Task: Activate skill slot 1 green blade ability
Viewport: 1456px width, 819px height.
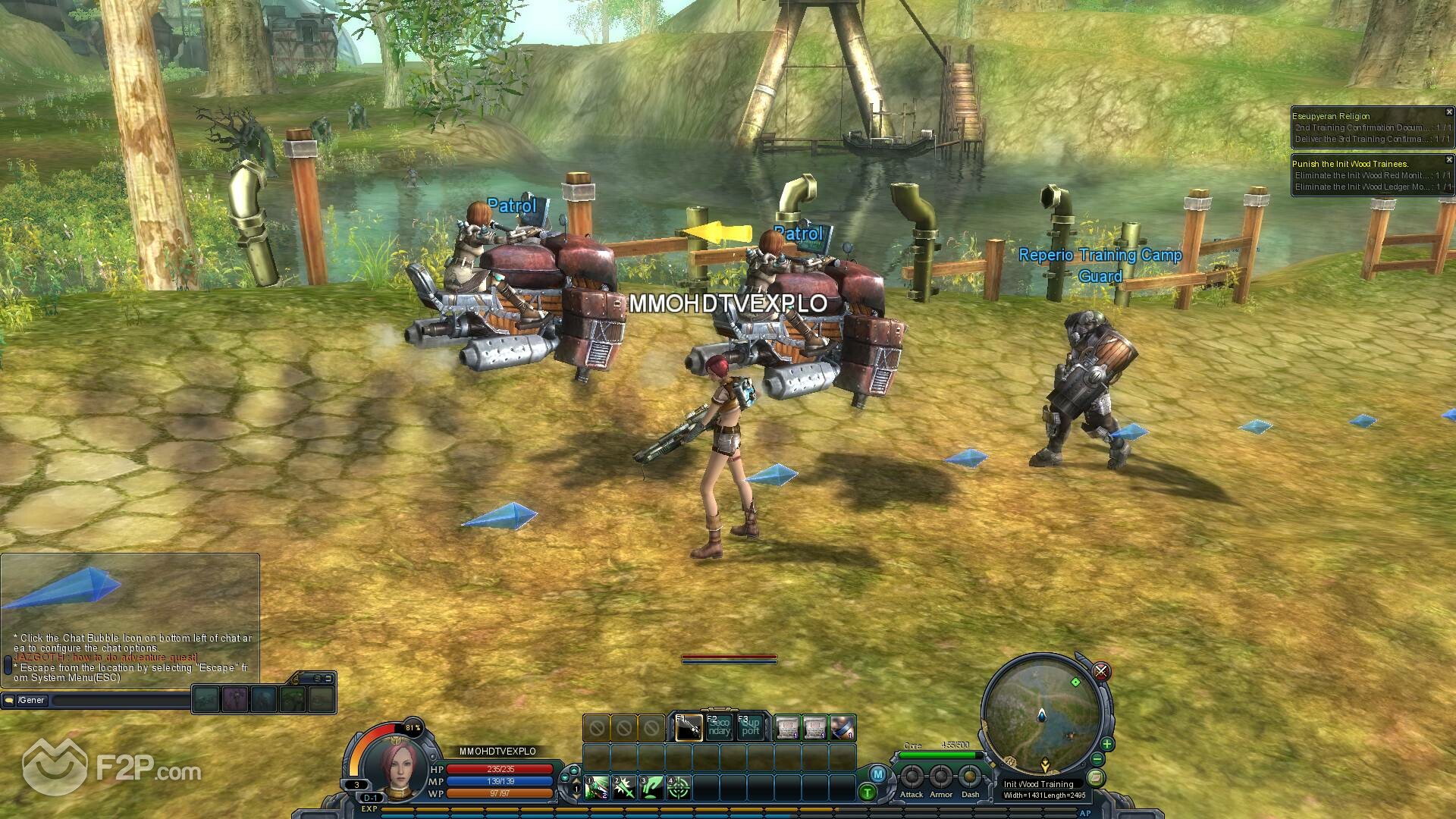Action: click(596, 789)
